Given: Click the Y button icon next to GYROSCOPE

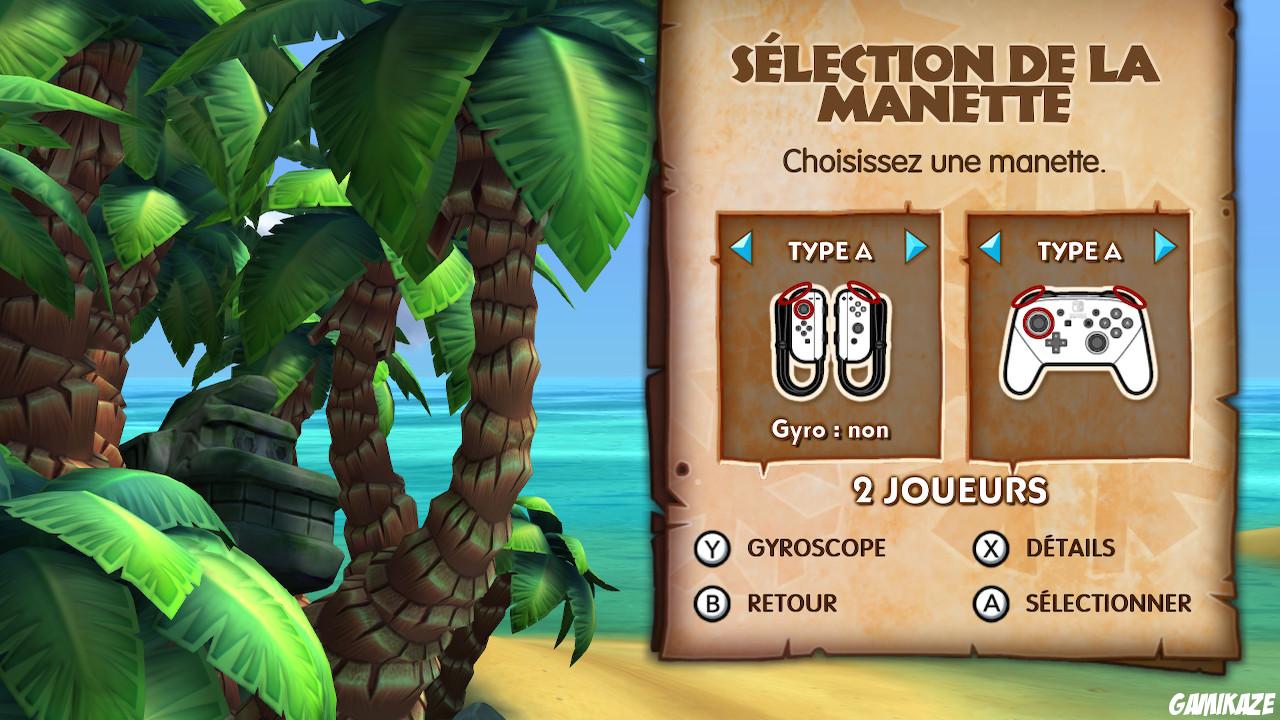Looking at the screenshot, I should 712,548.
